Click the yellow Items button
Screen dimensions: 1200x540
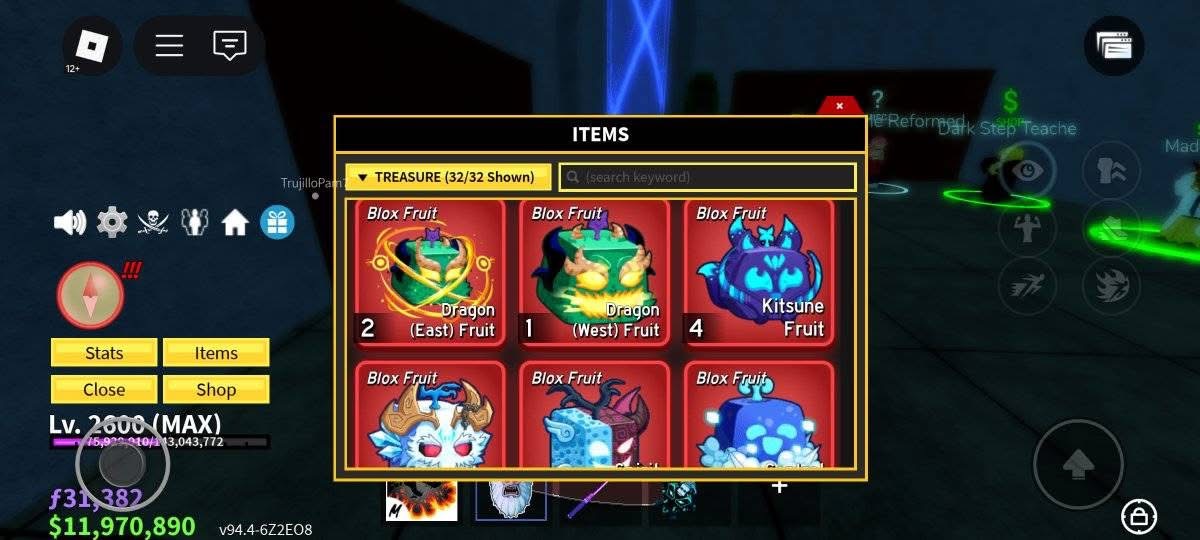216,353
